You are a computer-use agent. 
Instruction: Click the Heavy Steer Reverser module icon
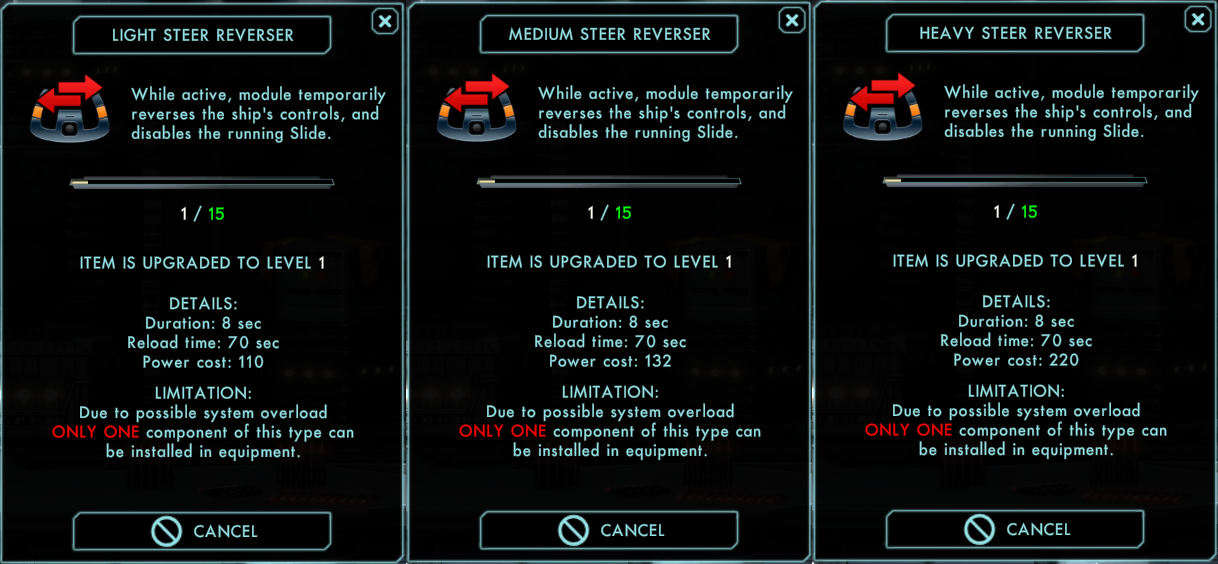pyautogui.click(x=882, y=106)
